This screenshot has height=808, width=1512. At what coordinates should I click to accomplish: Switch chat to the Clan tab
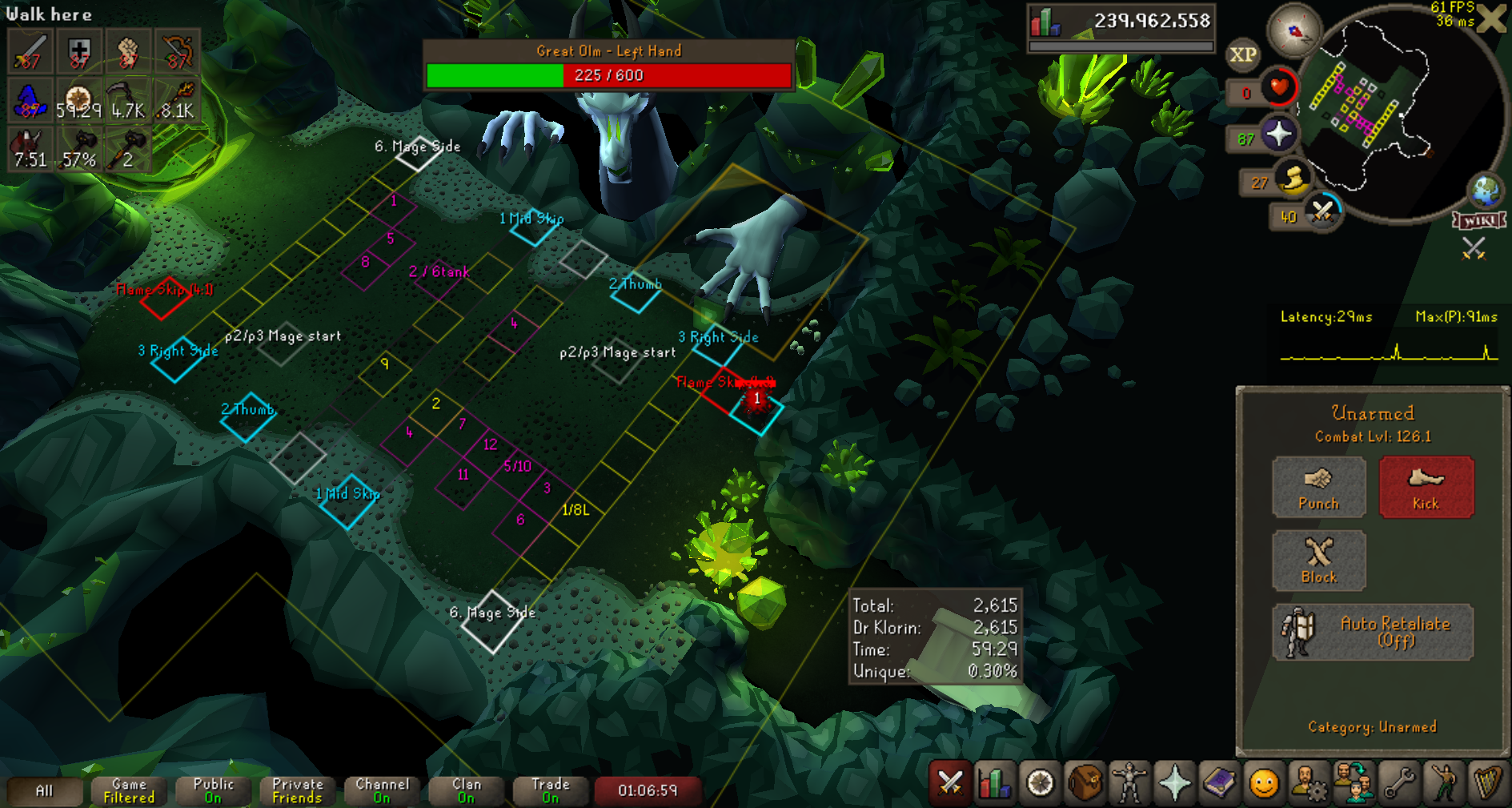(x=466, y=790)
